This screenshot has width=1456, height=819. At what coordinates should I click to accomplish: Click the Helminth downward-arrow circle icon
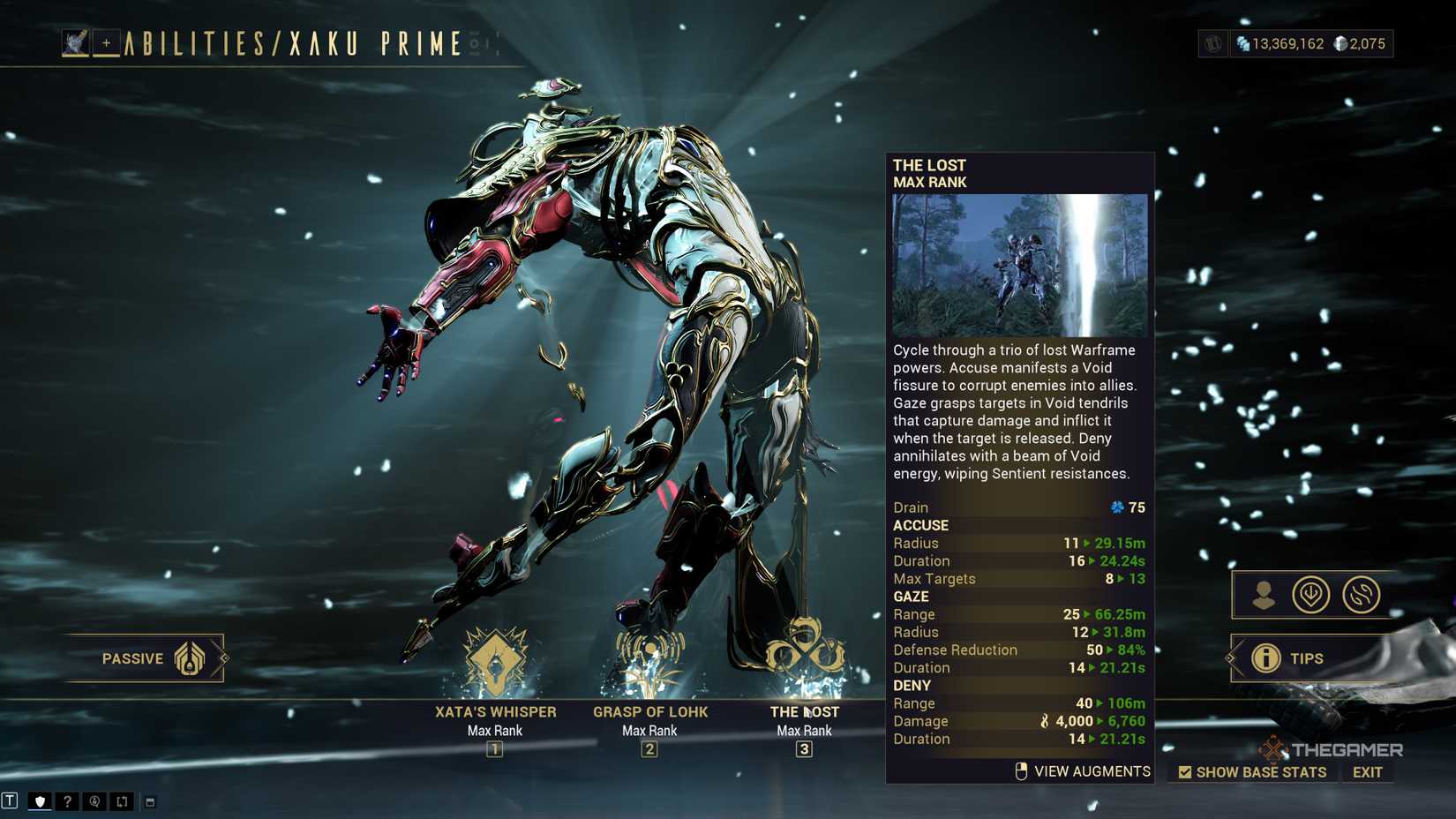coord(1312,595)
